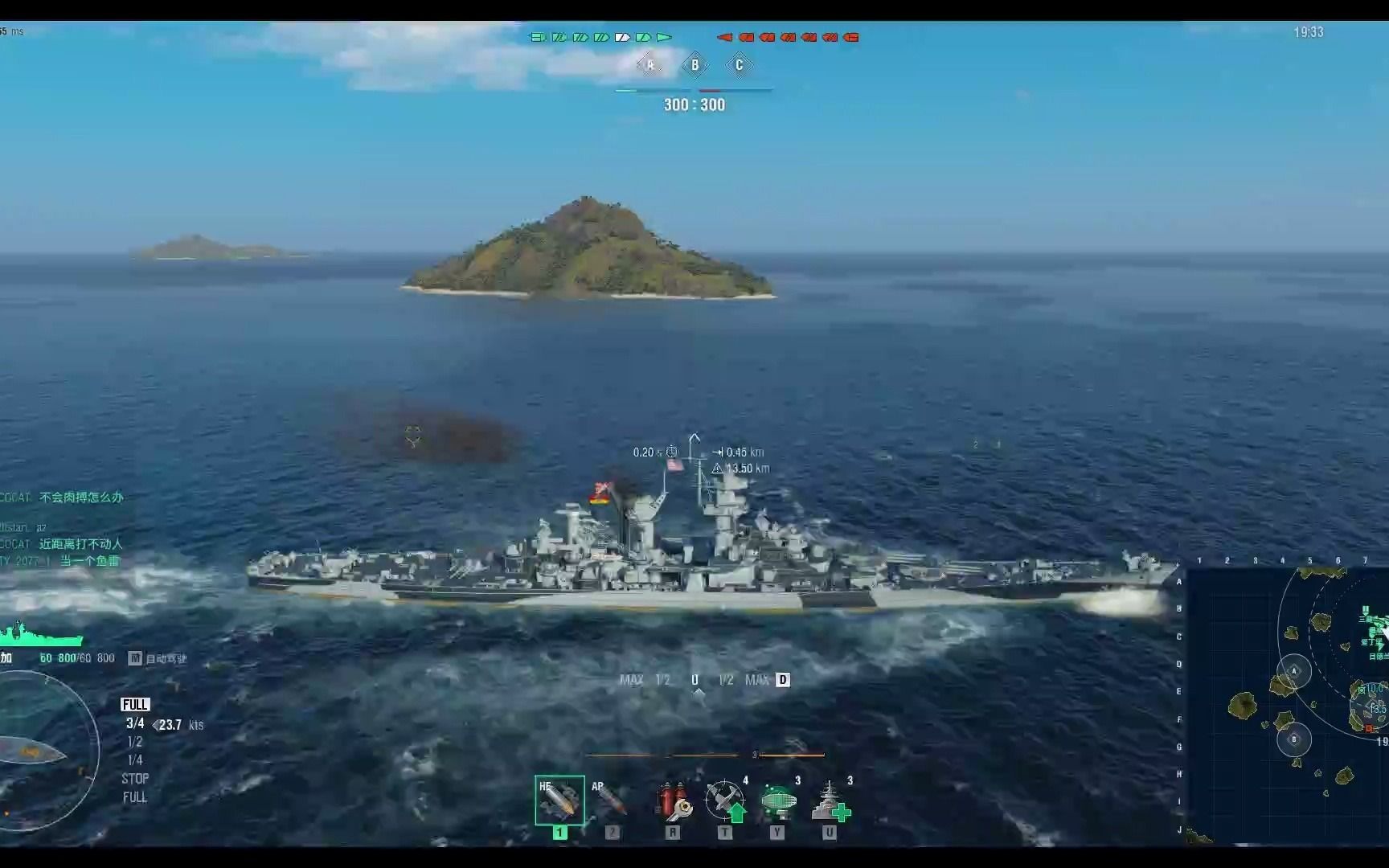Switch to AP shell ammunition
The image size is (1389, 868).
[x=611, y=800]
